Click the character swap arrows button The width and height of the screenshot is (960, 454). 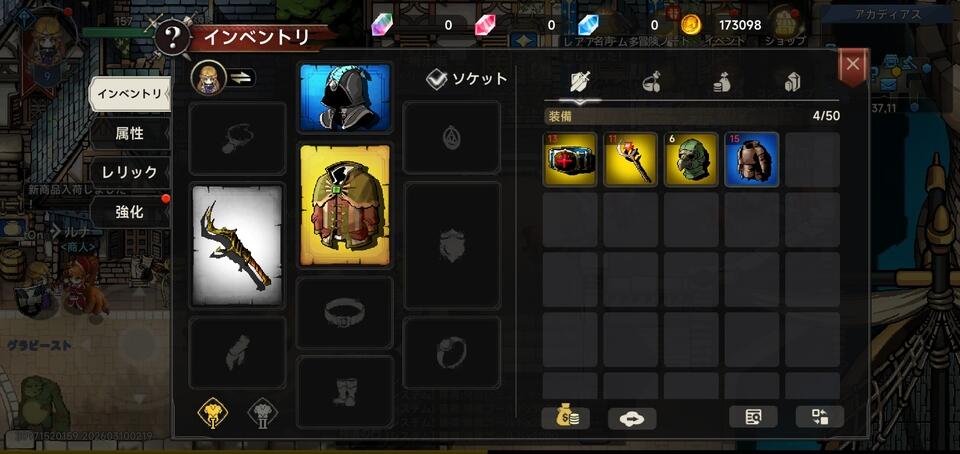click(243, 78)
